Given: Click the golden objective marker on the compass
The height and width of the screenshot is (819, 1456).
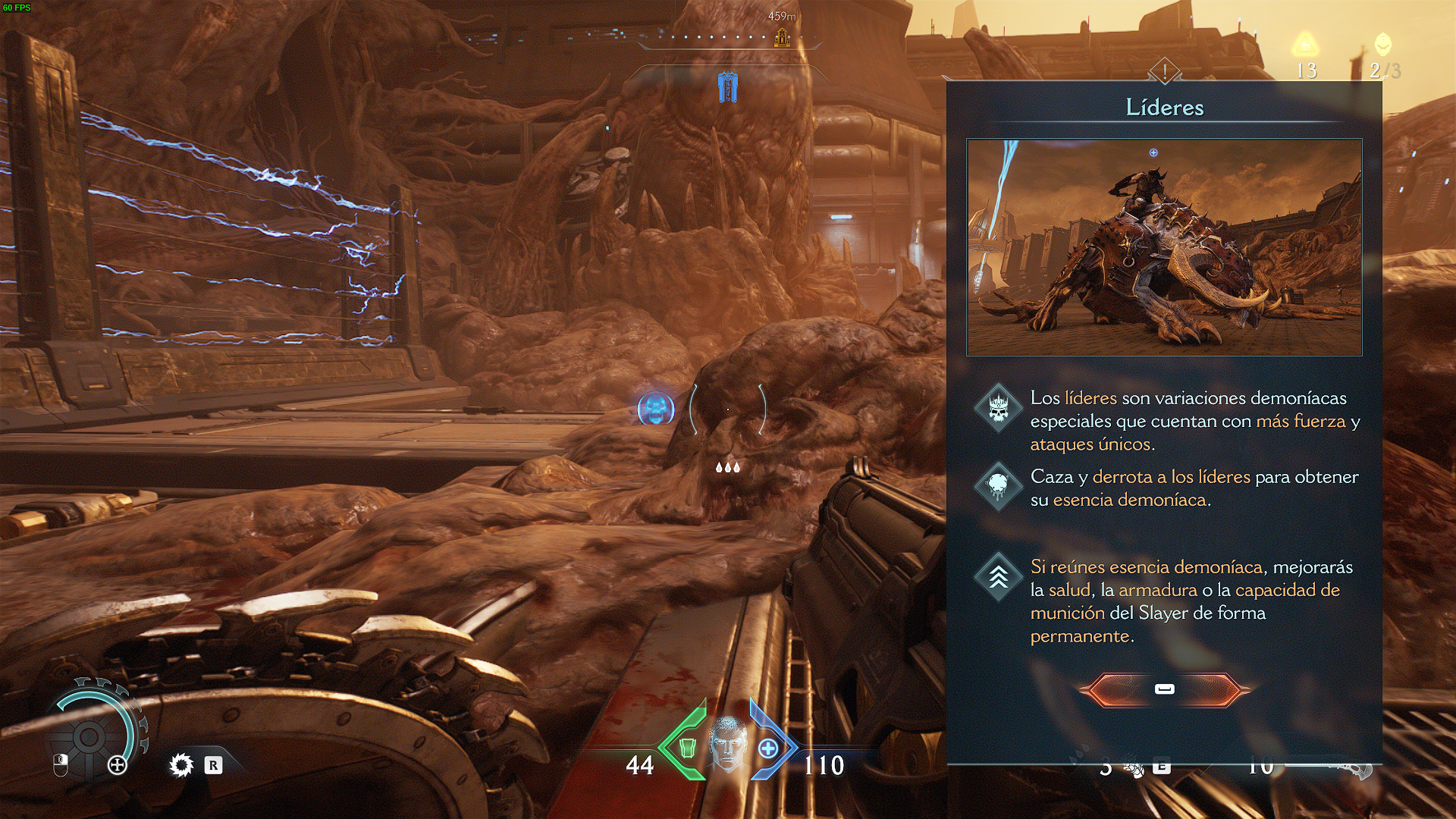Looking at the screenshot, I should (x=782, y=37).
